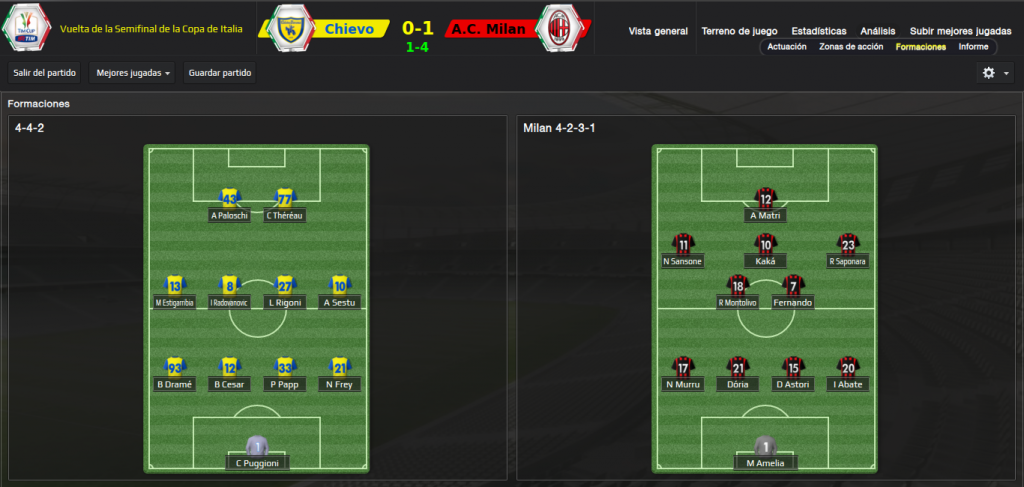Save the match with Guardar partido
Screen dimensions: 1024x487
220,73
